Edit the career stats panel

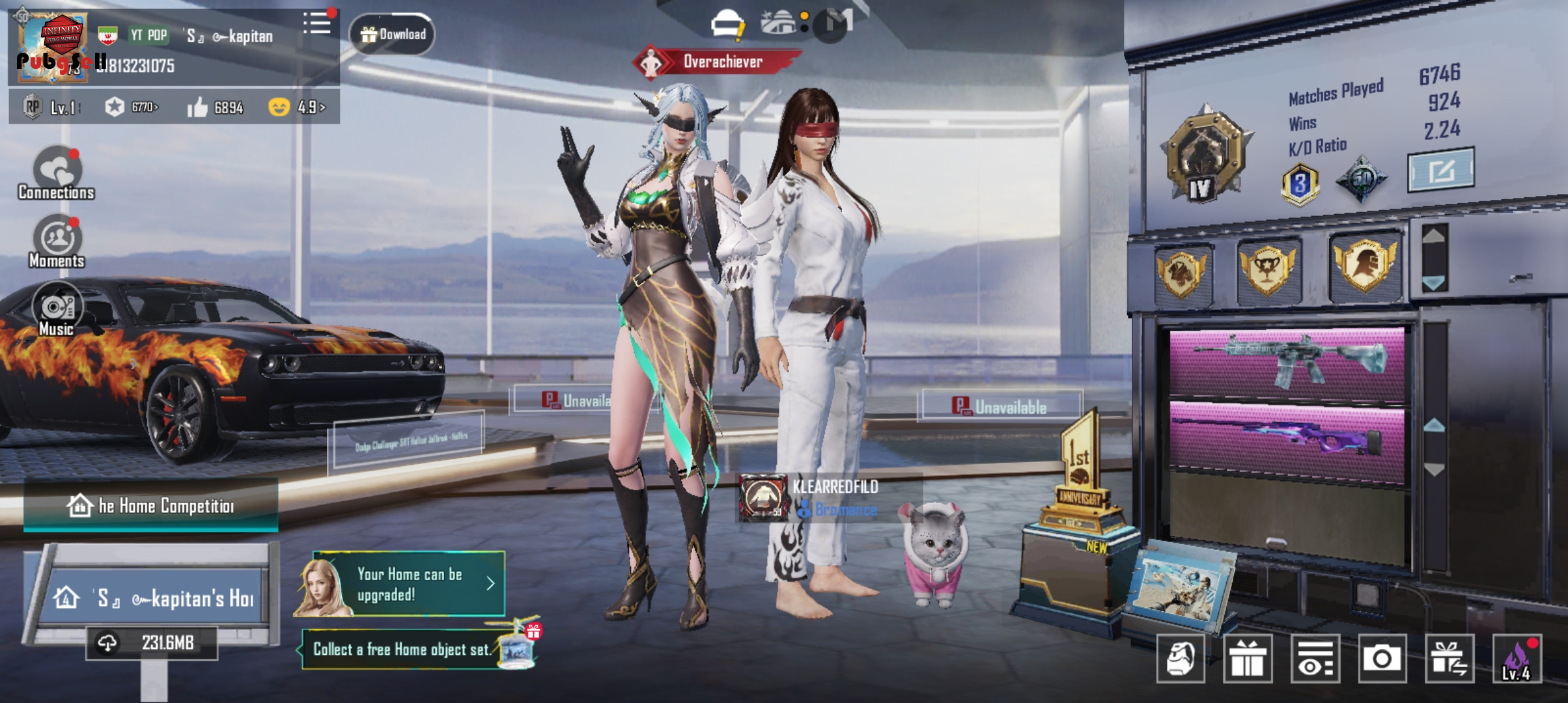(x=1440, y=171)
